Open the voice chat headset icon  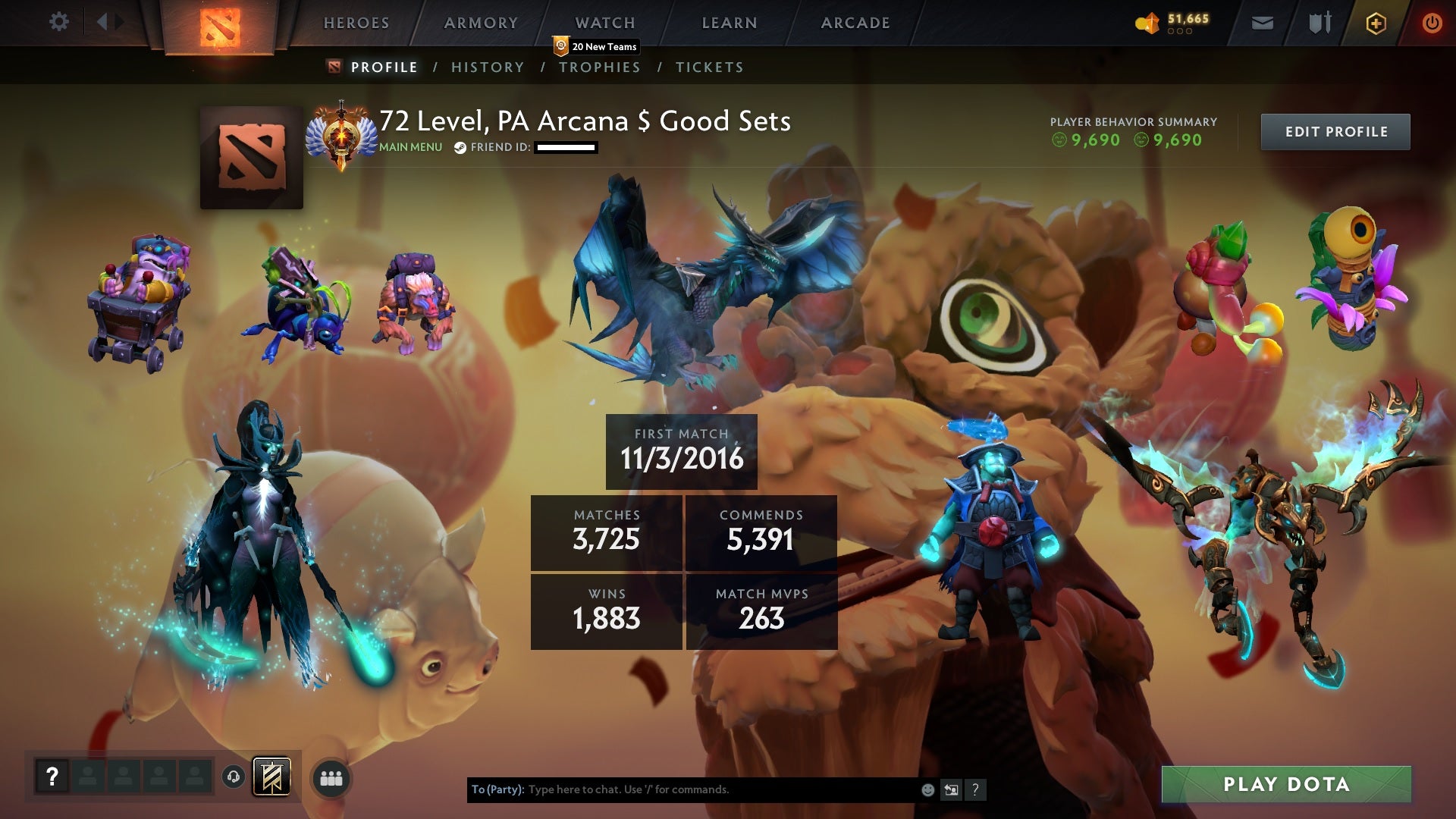[234, 777]
